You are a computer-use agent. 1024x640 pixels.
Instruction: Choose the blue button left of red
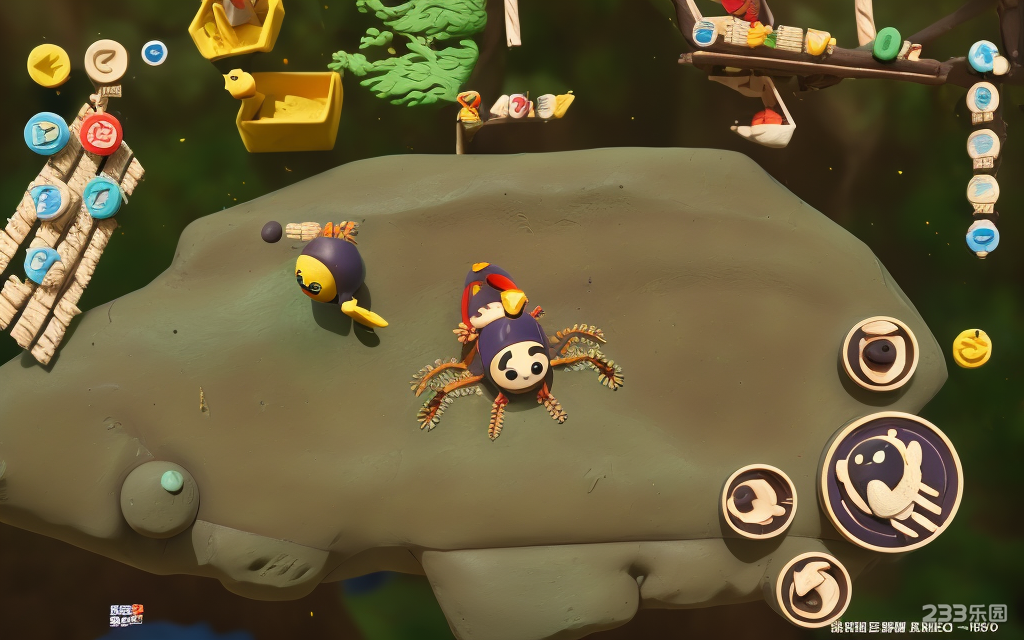pos(46,133)
